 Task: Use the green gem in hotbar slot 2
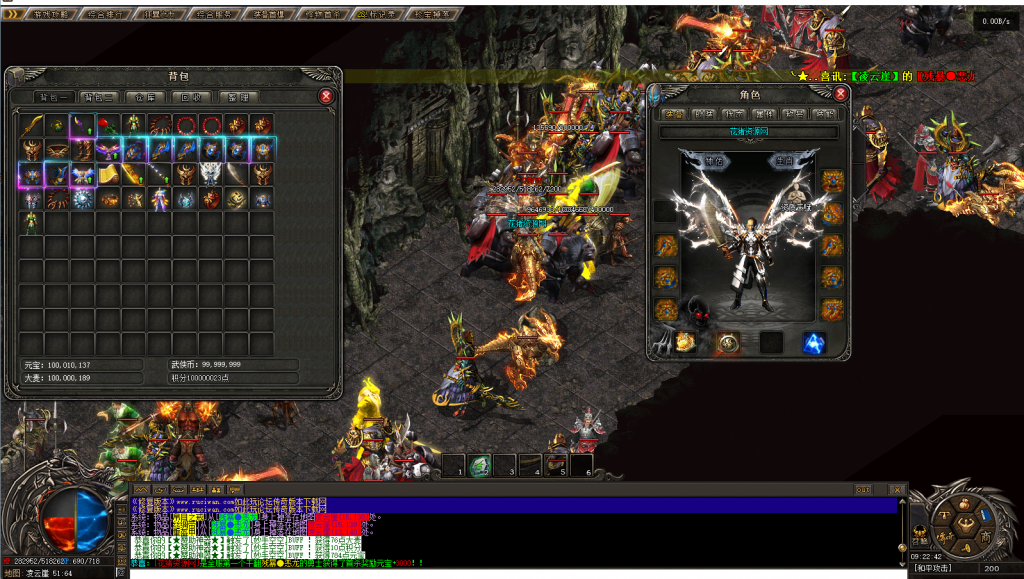point(479,466)
